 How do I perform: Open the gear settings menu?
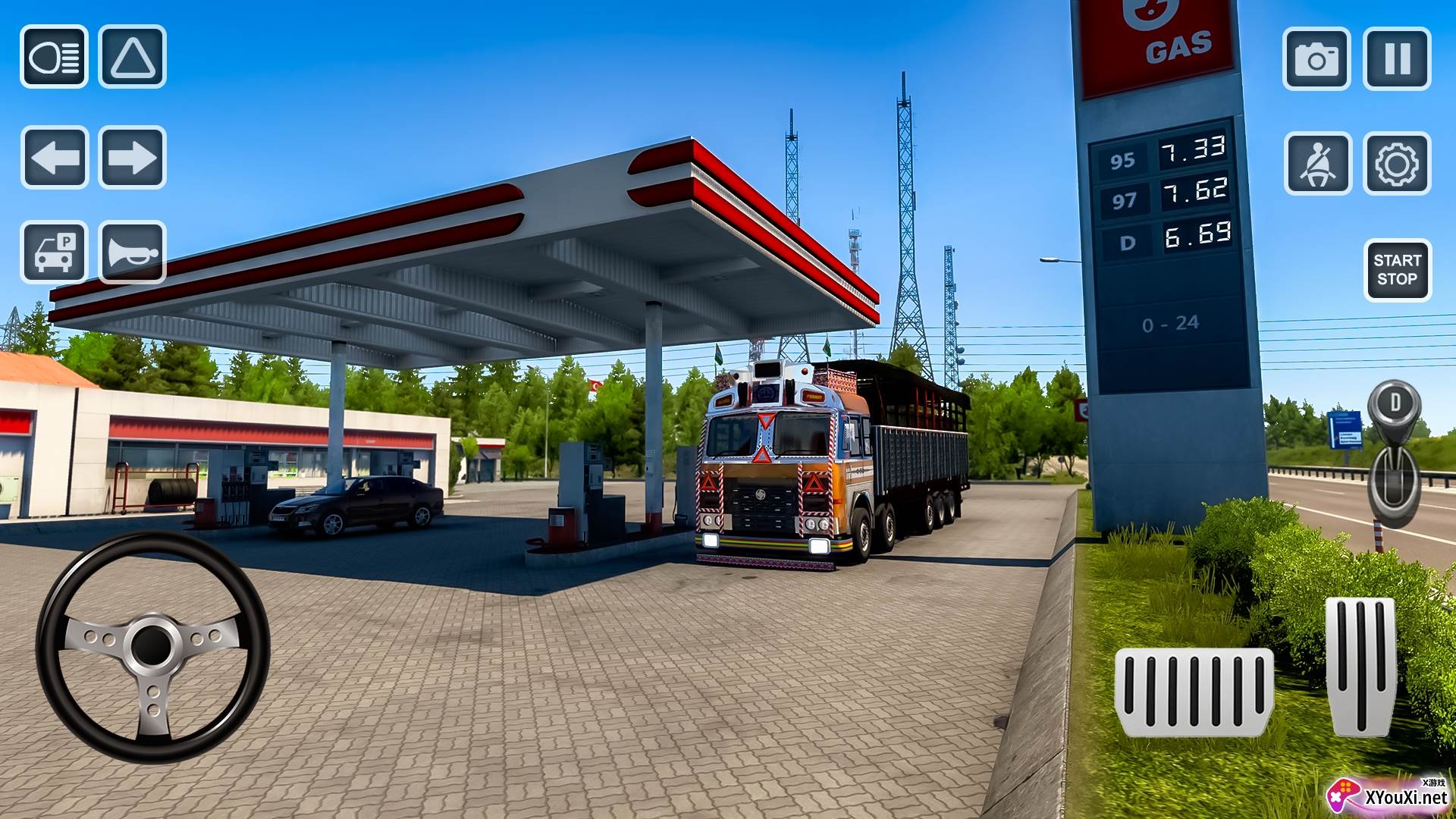pos(1397,164)
